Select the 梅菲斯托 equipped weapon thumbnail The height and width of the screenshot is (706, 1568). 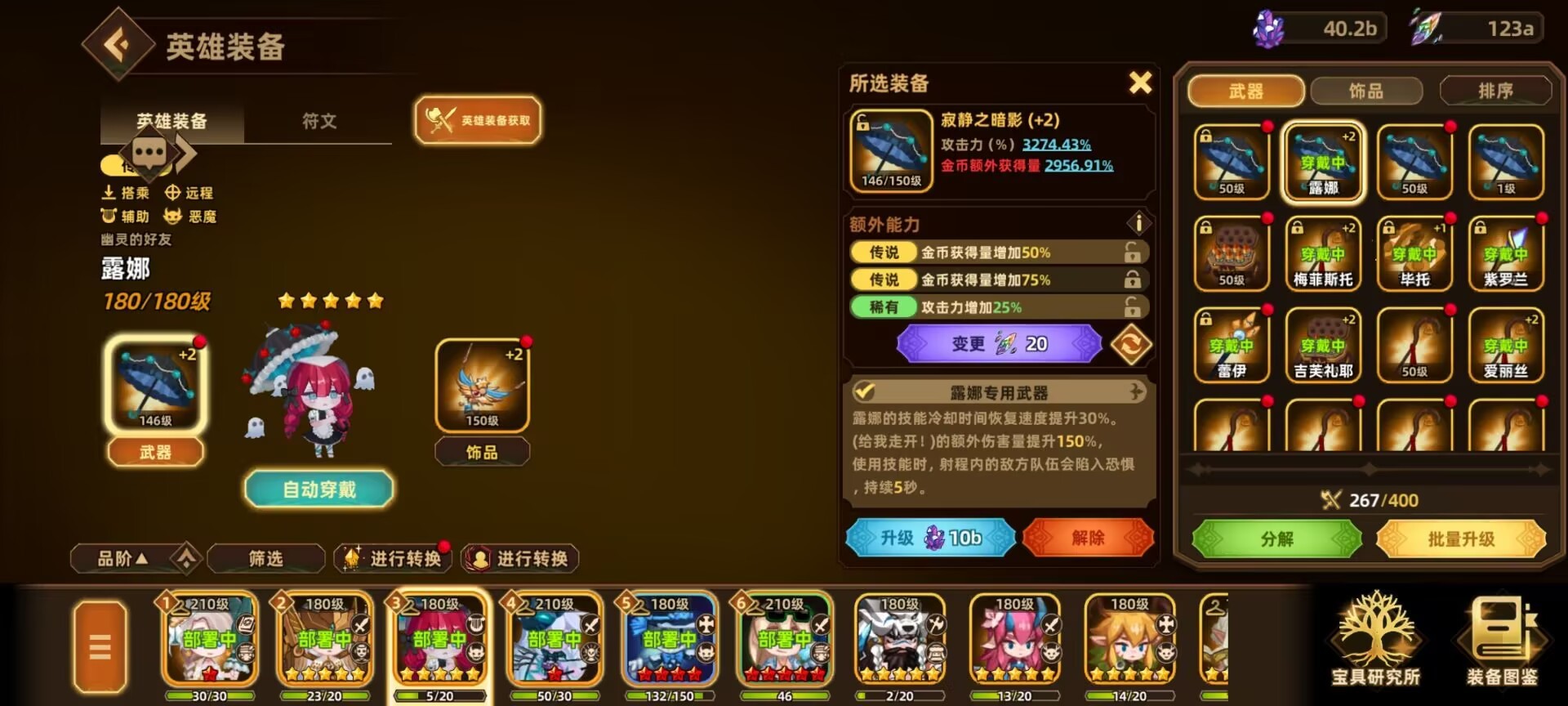(1323, 253)
